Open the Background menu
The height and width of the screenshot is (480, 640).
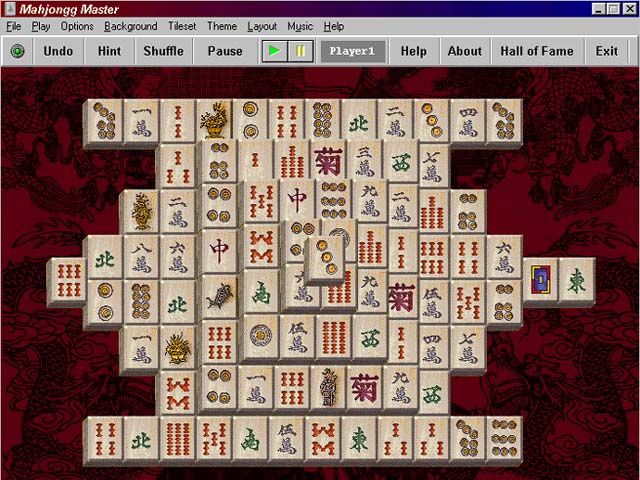click(130, 26)
